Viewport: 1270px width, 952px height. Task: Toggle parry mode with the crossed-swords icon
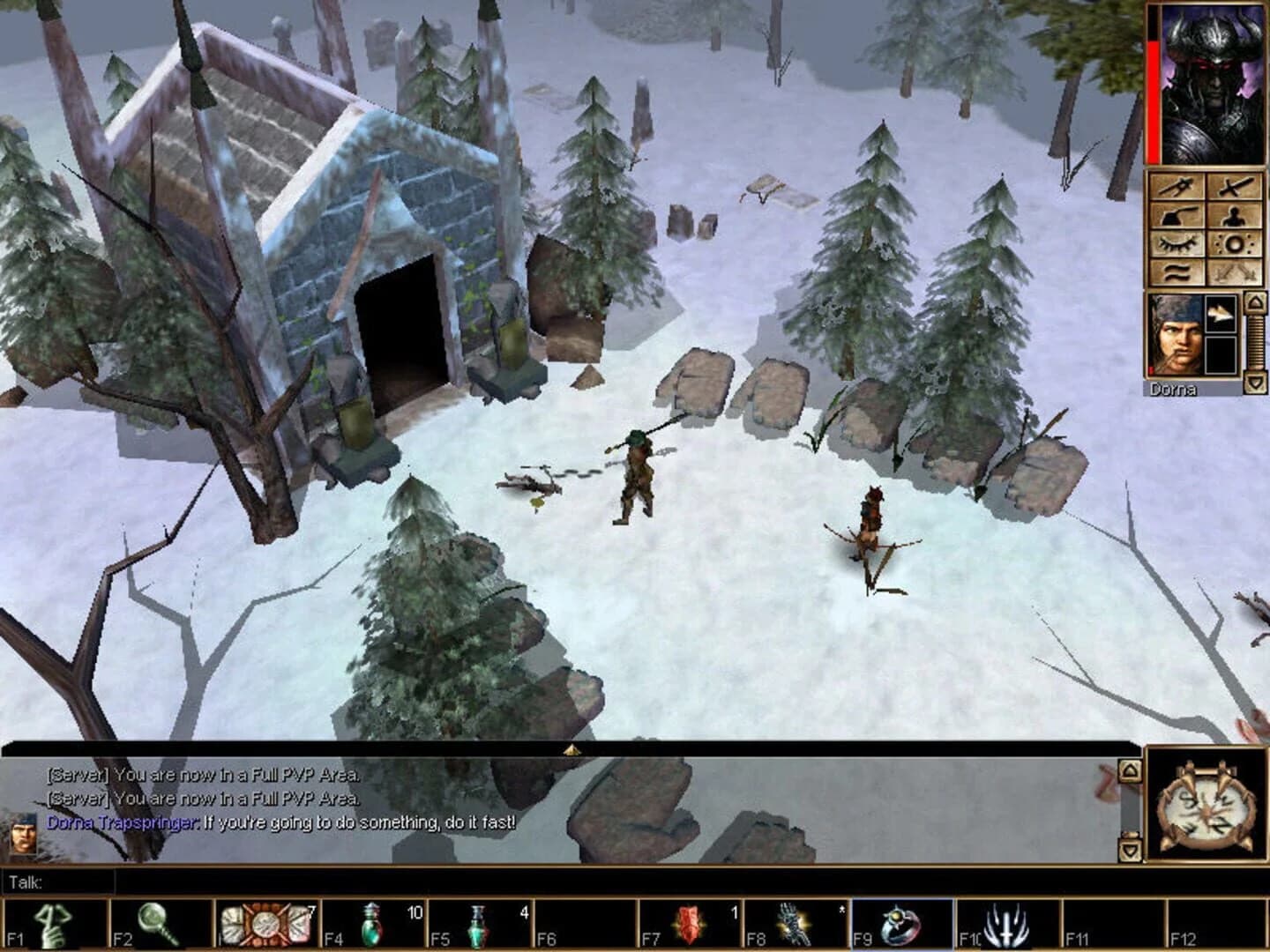[1235, 273]
